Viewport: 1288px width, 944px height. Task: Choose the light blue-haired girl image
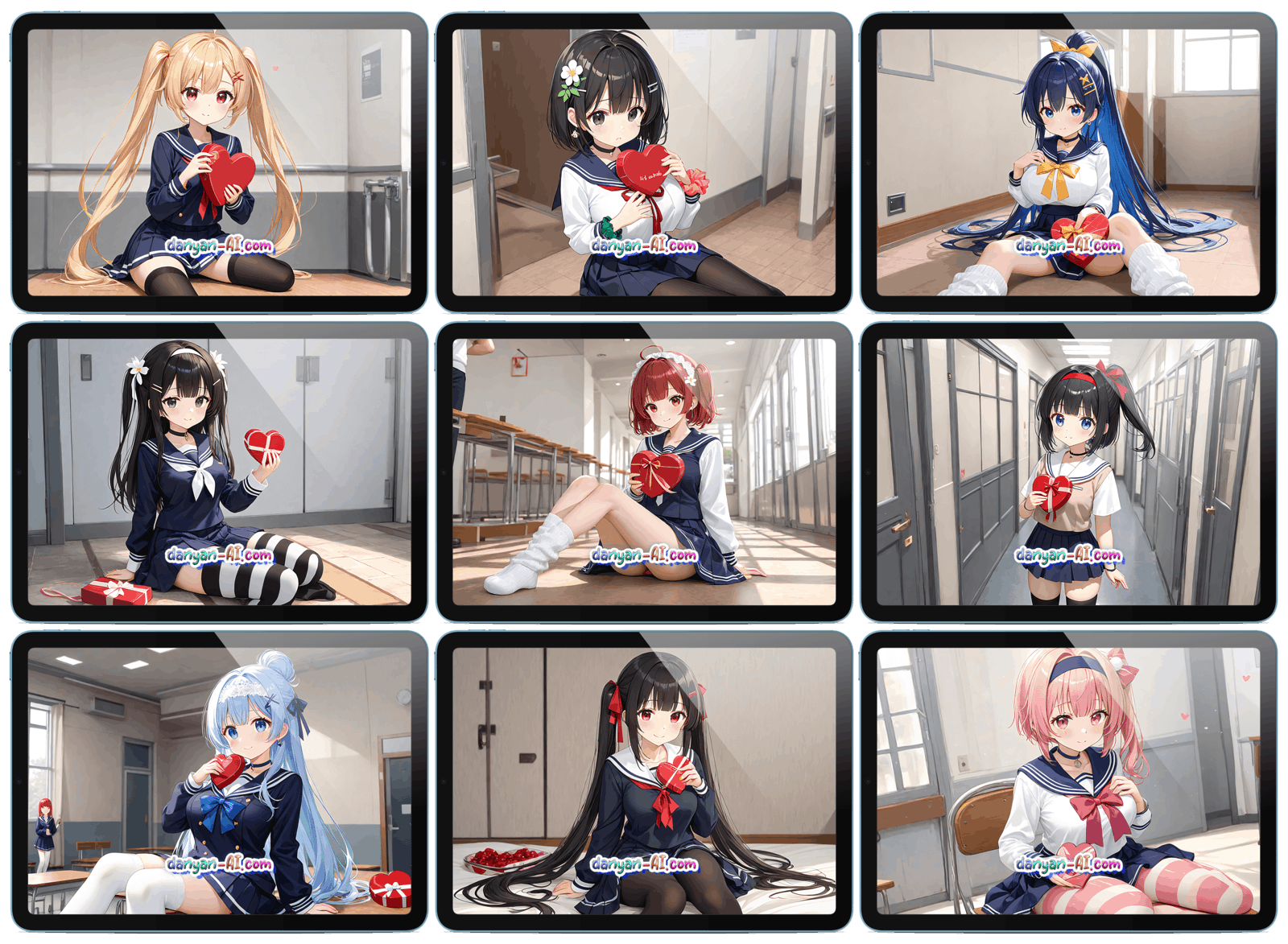(x=219, y=781)
